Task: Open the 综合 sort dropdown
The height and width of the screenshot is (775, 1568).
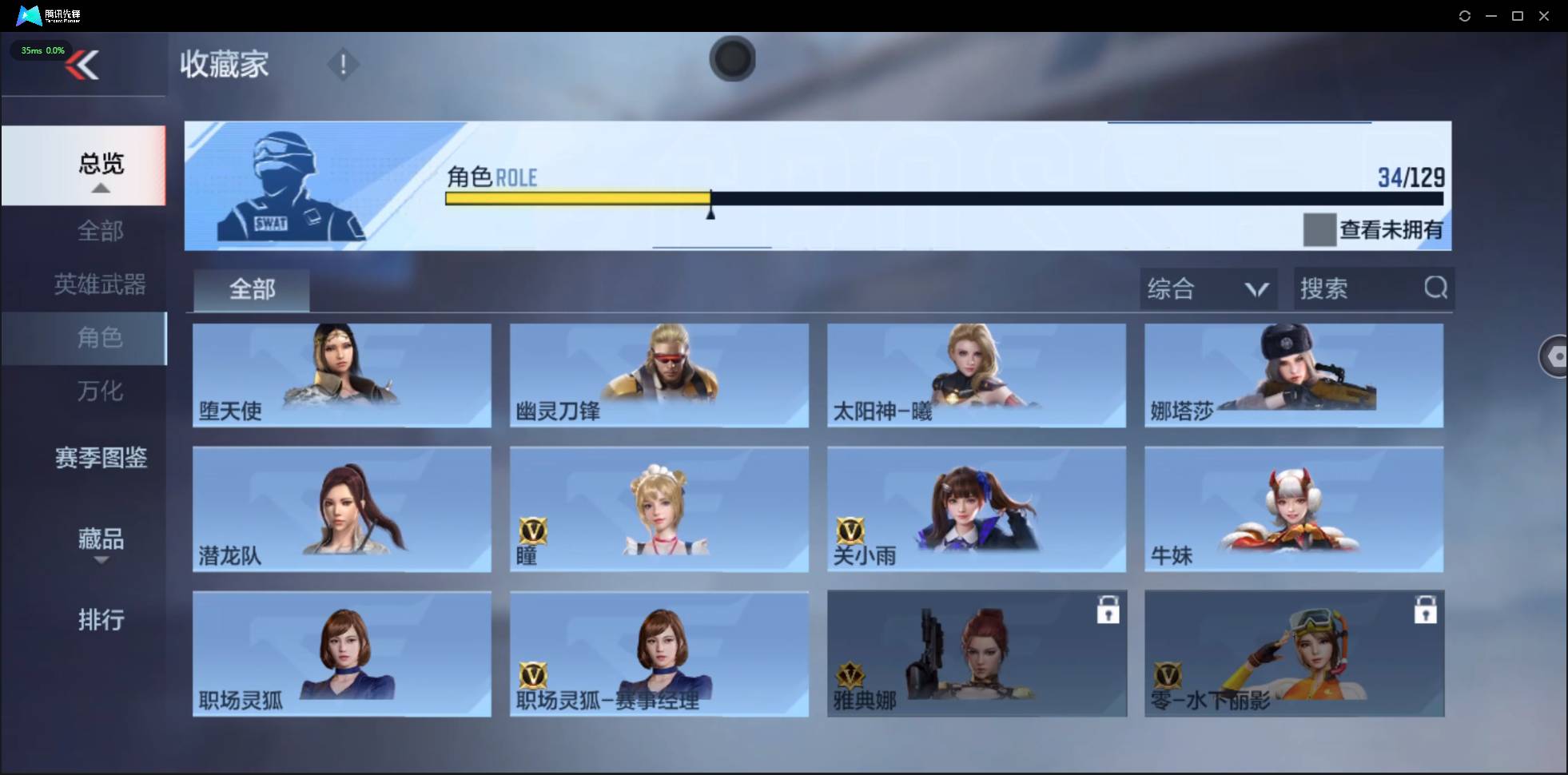Action: (1208, 288)
